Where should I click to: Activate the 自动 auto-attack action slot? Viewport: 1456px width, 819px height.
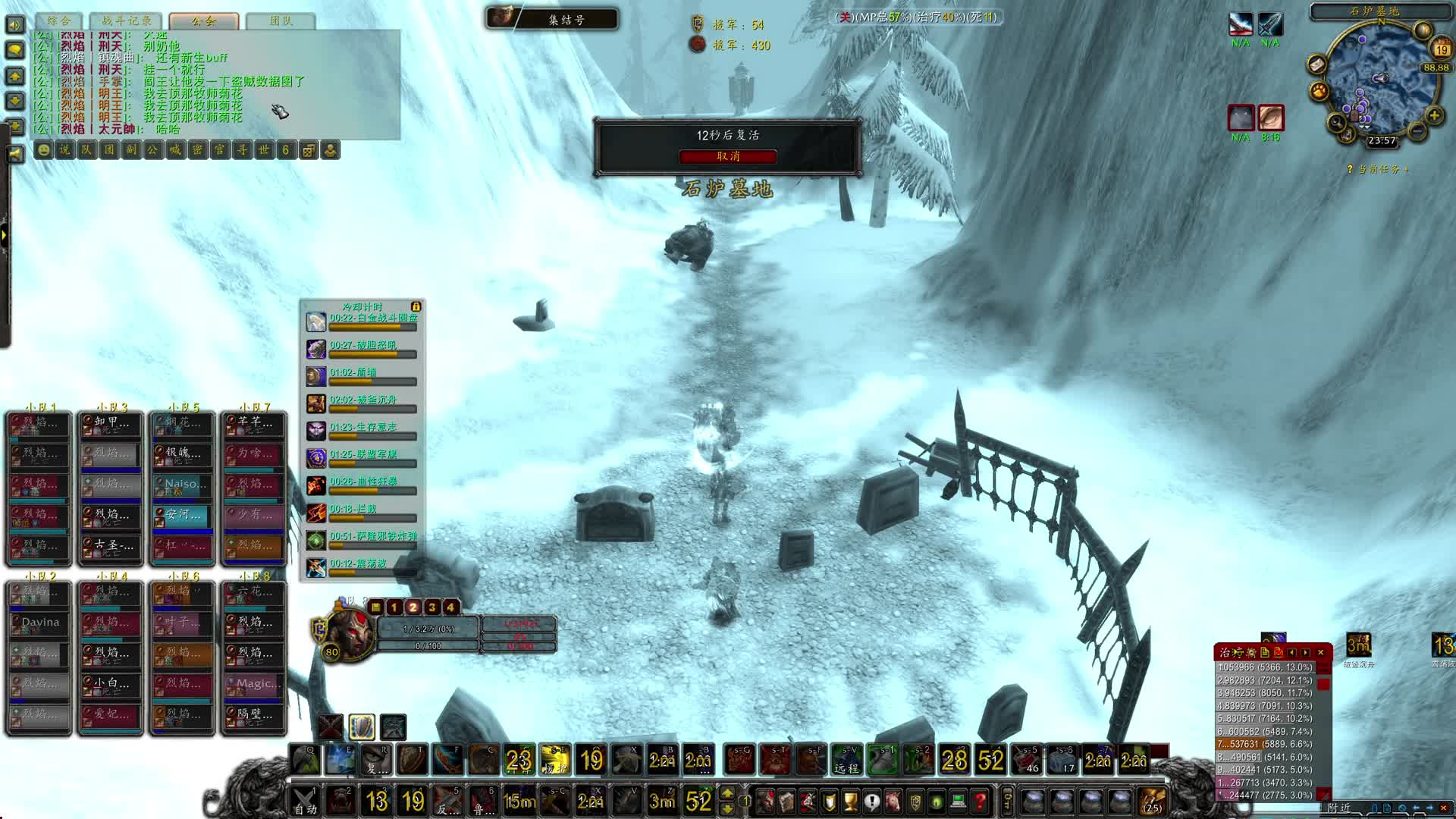tap(305, 801)
